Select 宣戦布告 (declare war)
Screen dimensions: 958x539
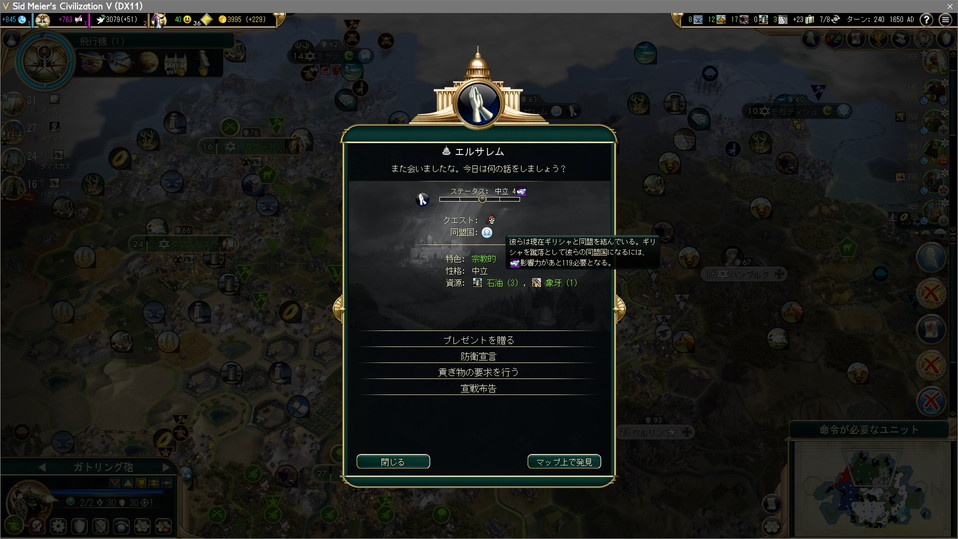[x=478, y=388]
